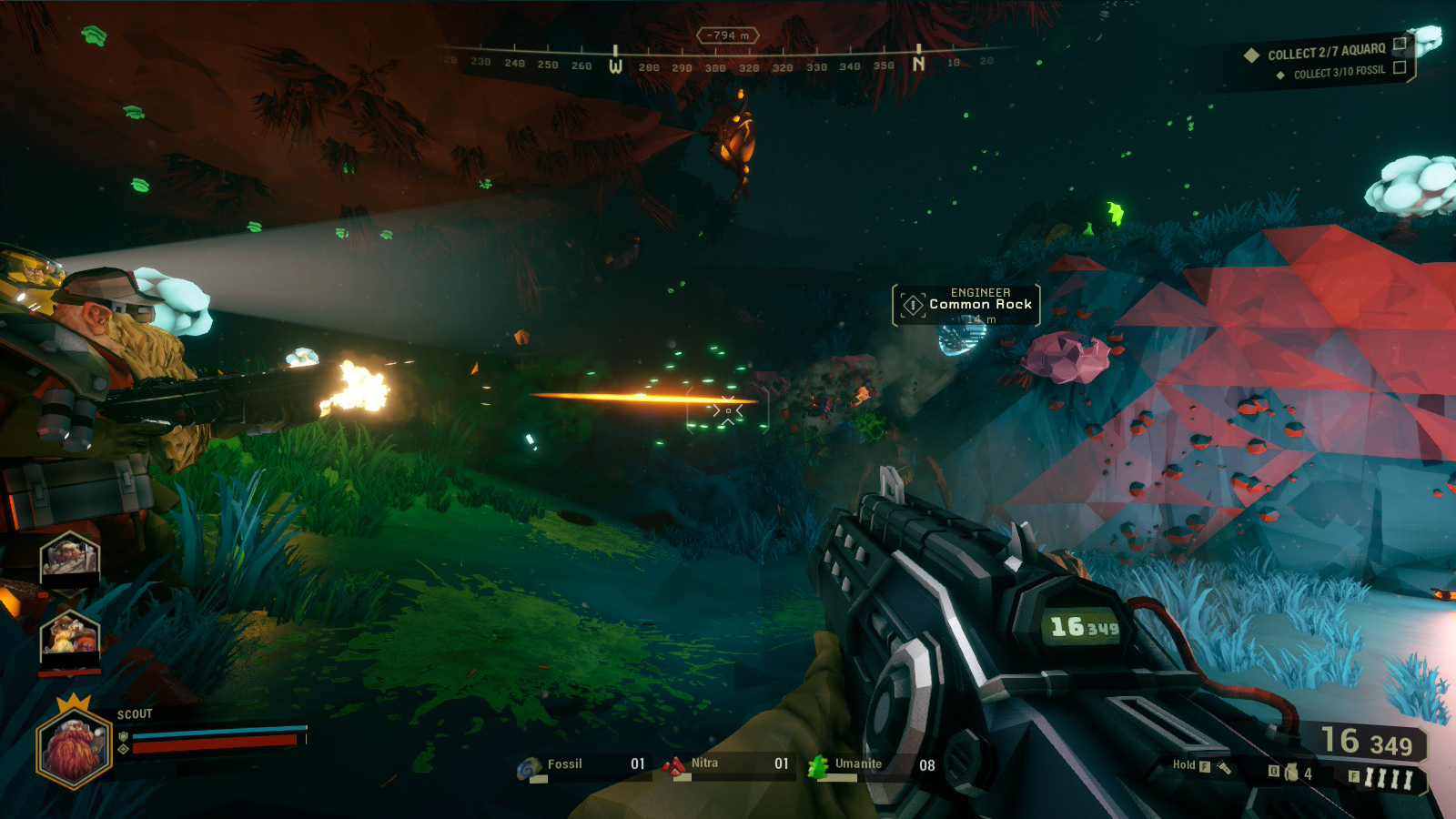Click the Collect Fossil objective checkbox
This screenshot has width=1456, height=819.
pyautogui.click(x=1400, y=67)
